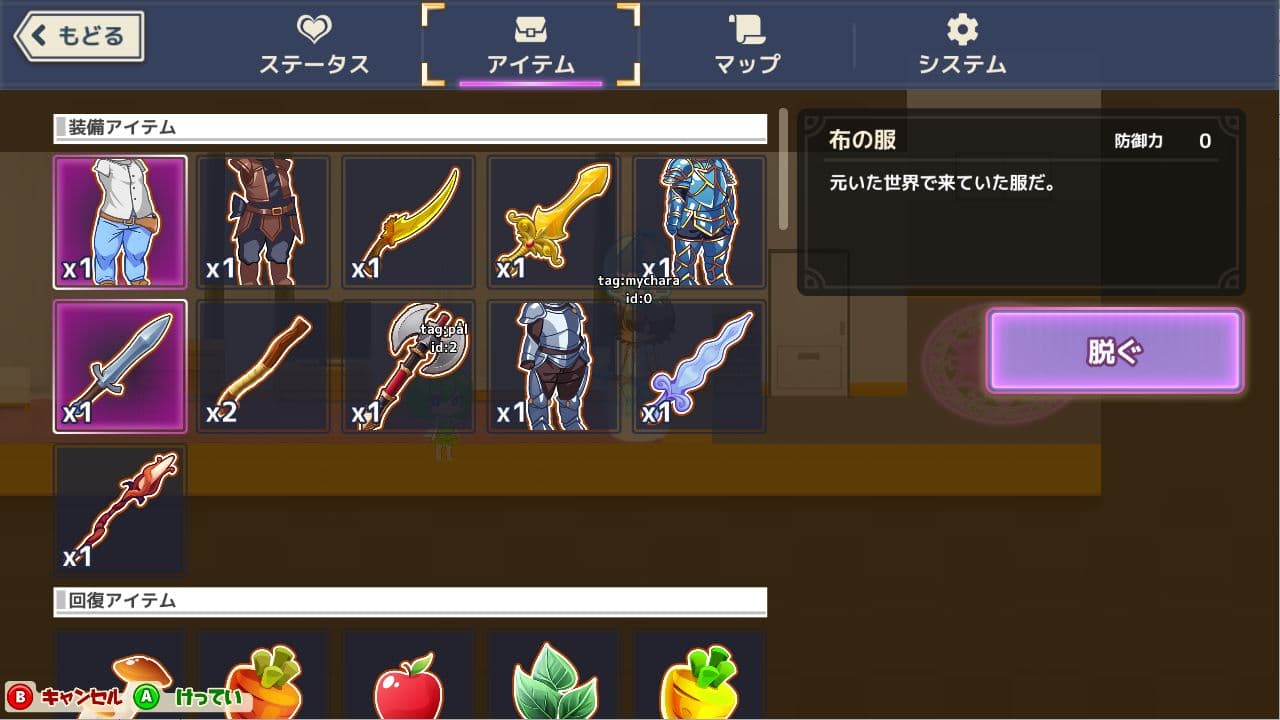Select the apple in 回復アイテム section
The image size is (1280, 720).
[x=408, y=680]
